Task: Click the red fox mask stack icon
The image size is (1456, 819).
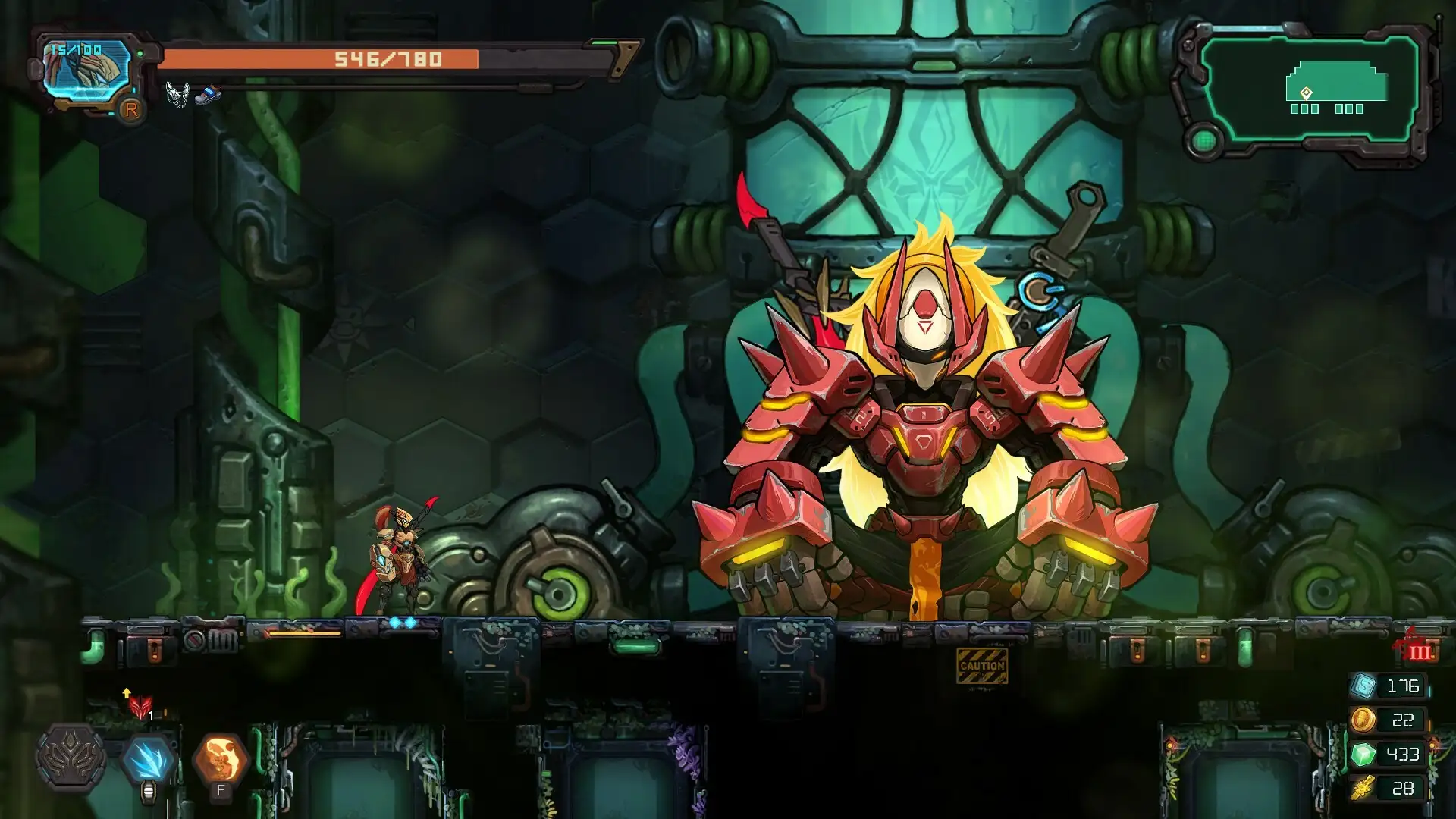Action: point(140,707)
